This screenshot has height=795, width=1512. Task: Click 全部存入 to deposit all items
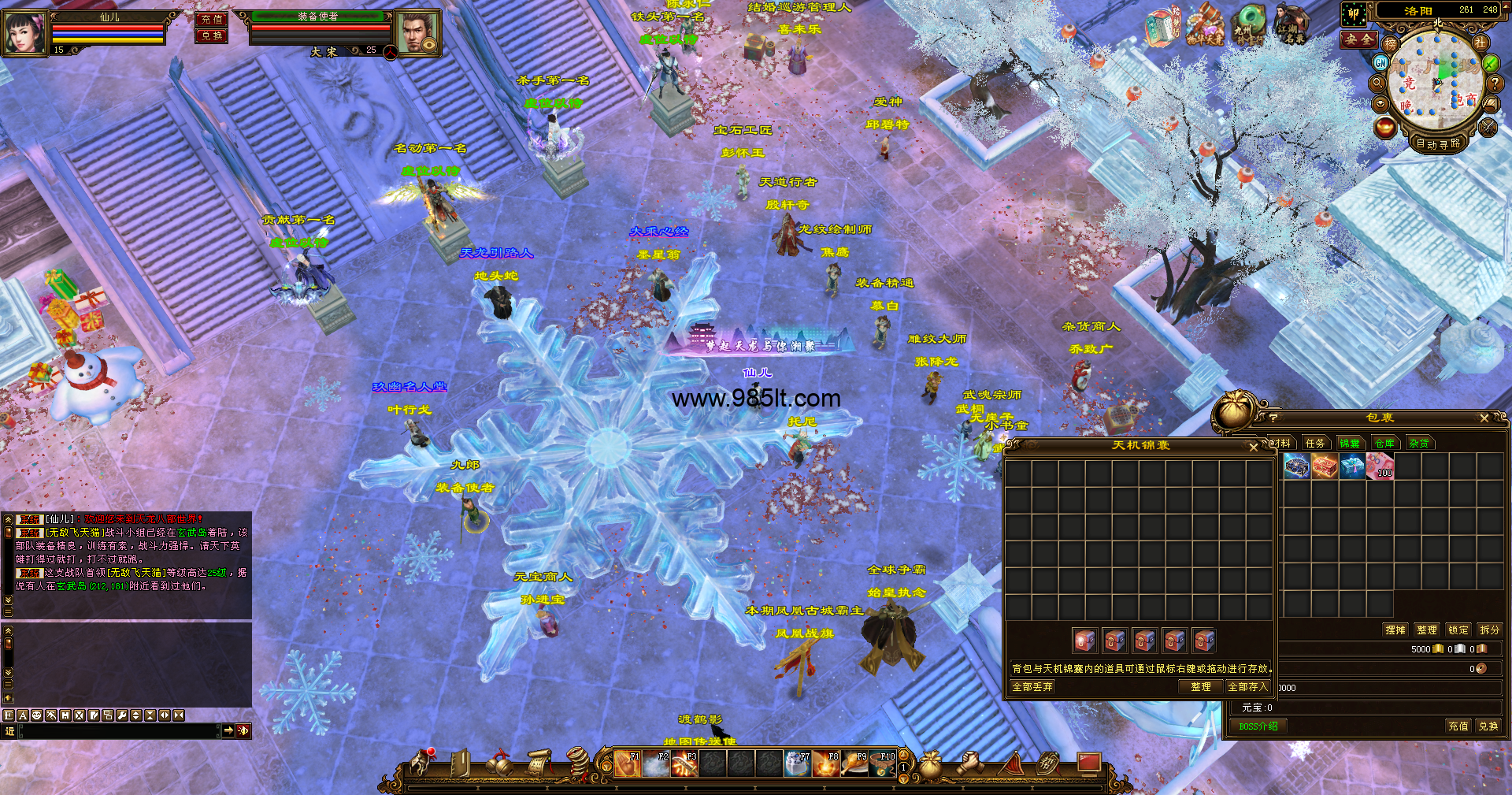click(x=1248, y=687)
